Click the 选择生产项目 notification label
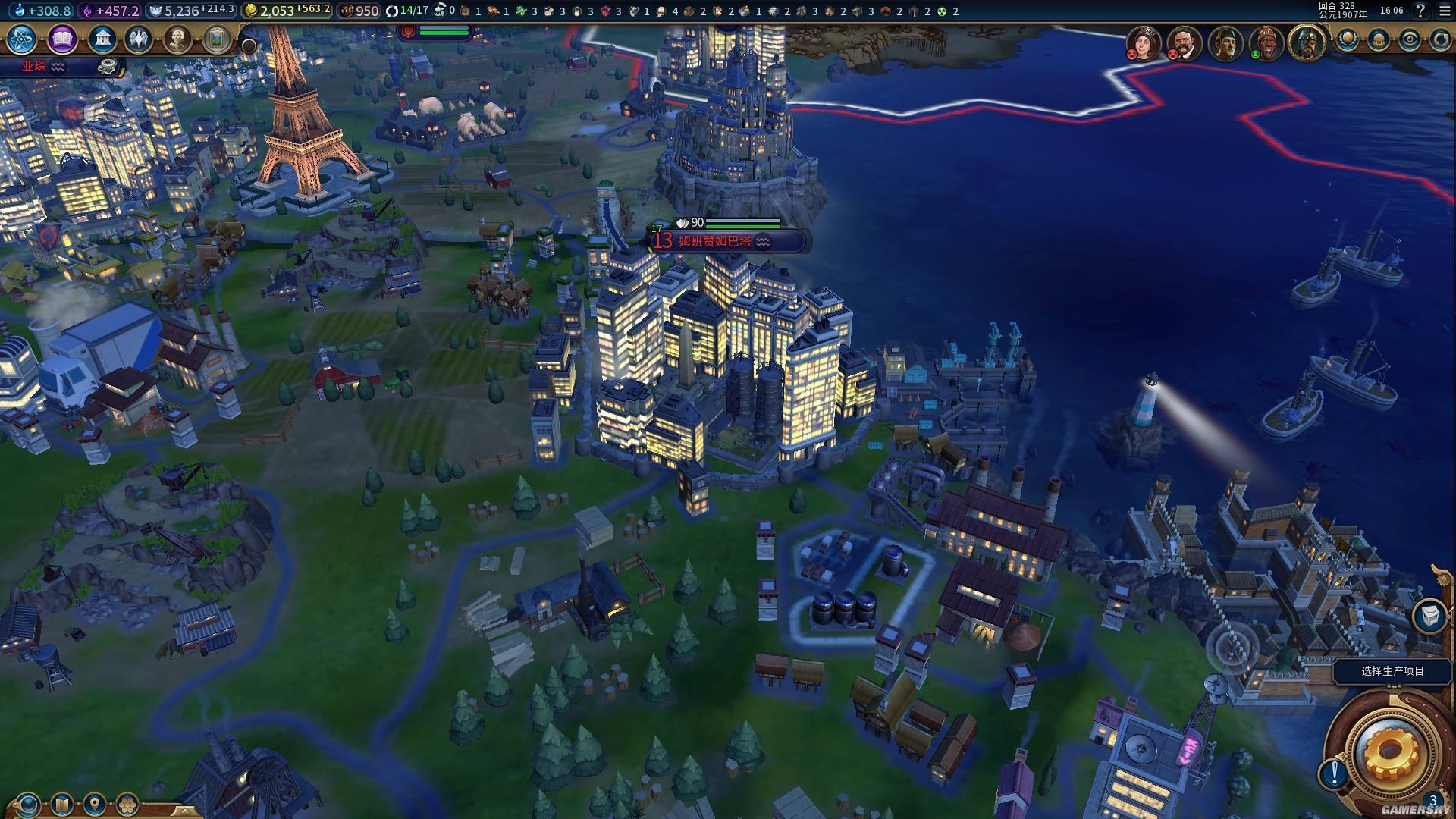 point(1392,671)
